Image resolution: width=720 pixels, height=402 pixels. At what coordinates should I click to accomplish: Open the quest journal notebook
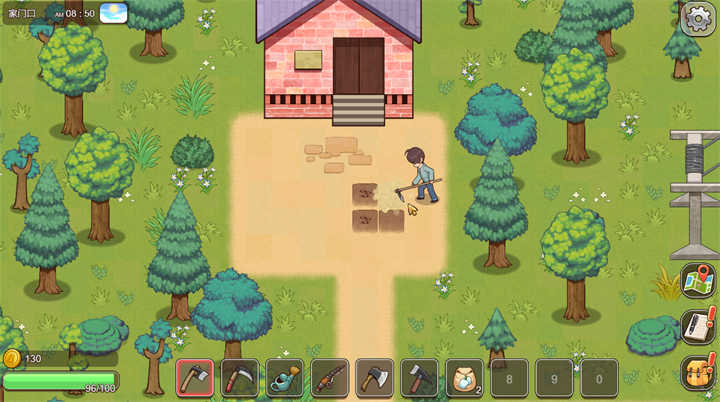point(697,326)
